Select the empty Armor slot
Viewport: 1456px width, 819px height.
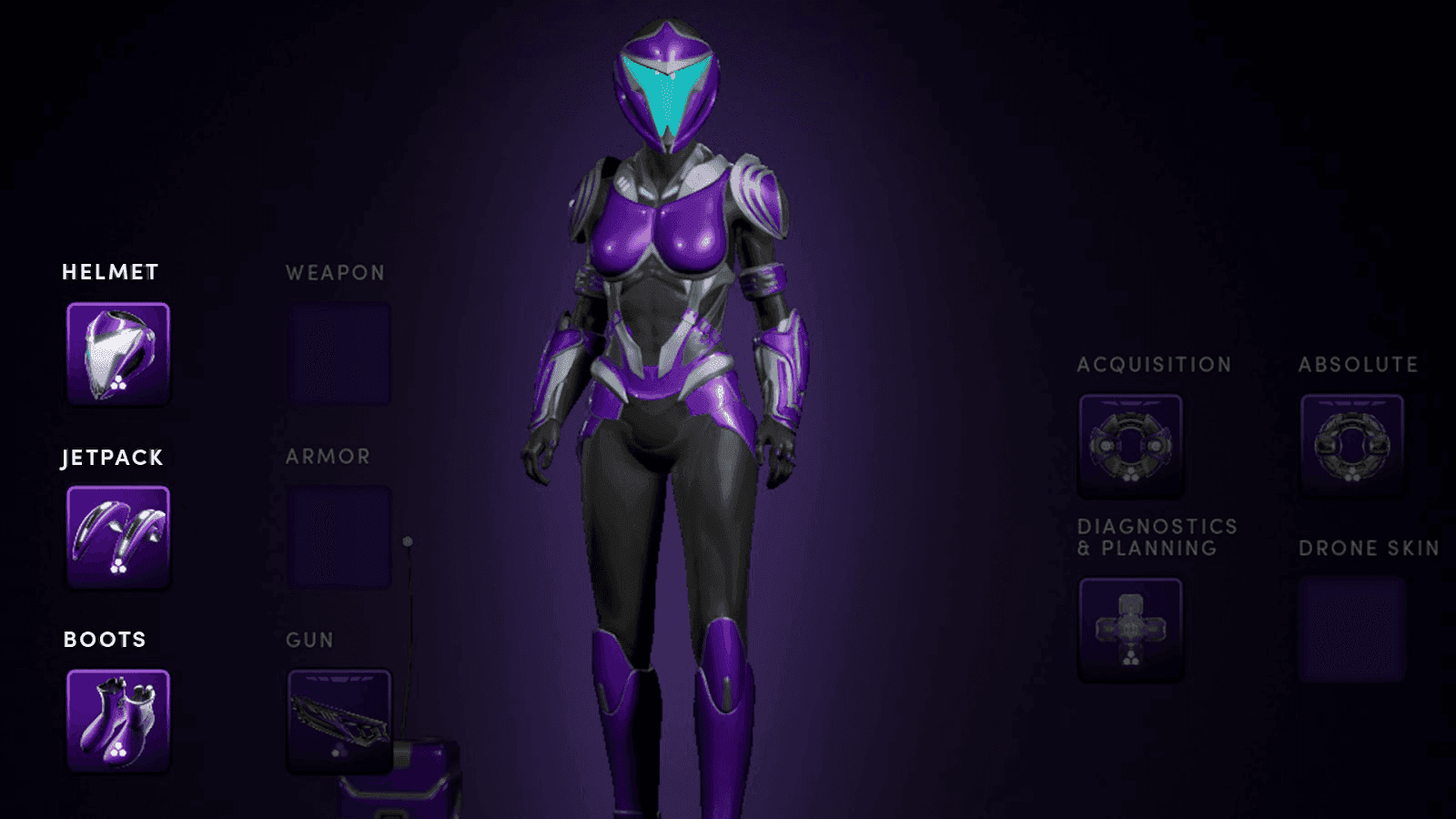pyautogui.click(x=339, y=537)
